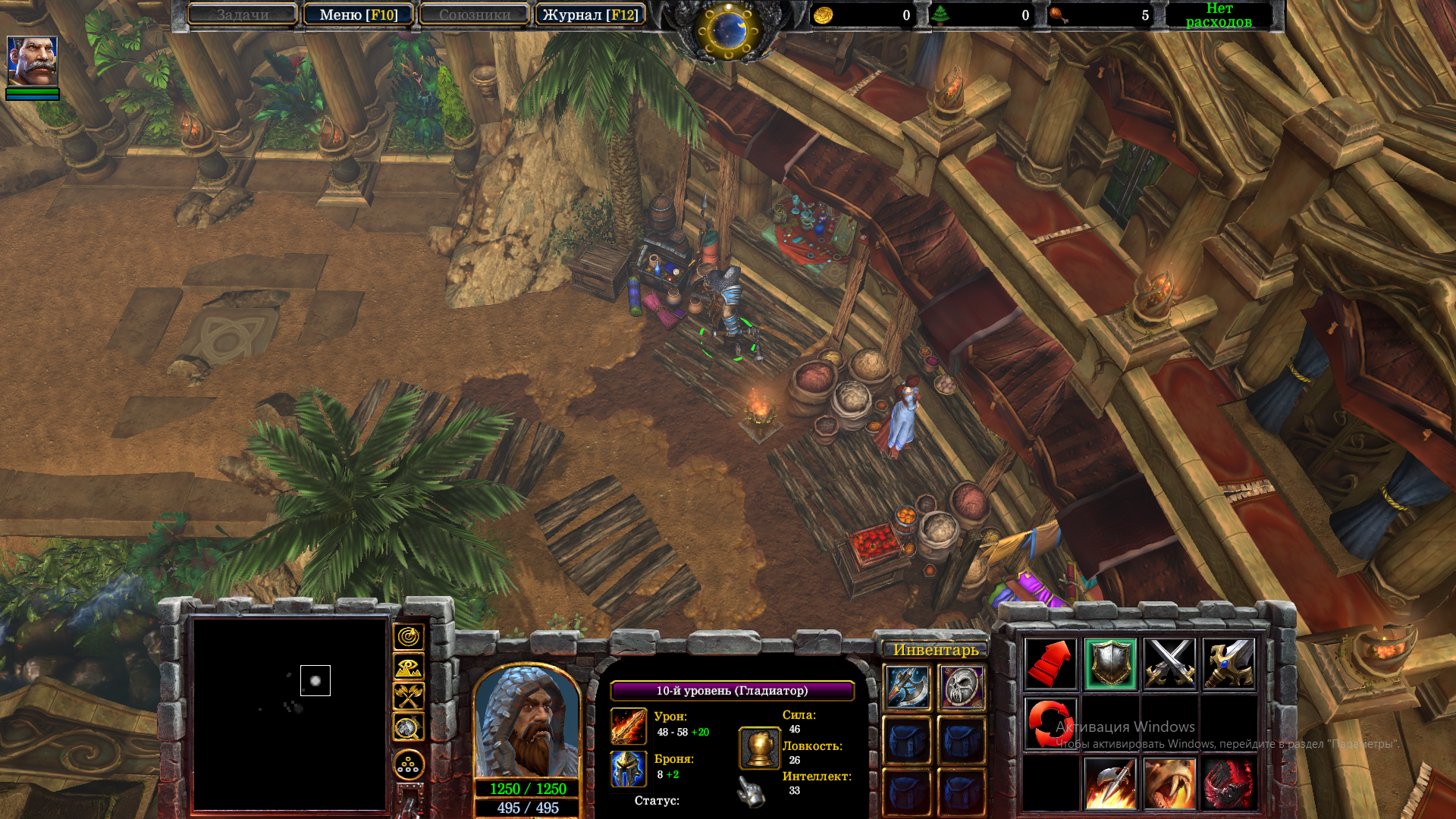1456x819 pixels.
Task: Toggle ally color mode crossed-axes button
Action: click(408, 697)
